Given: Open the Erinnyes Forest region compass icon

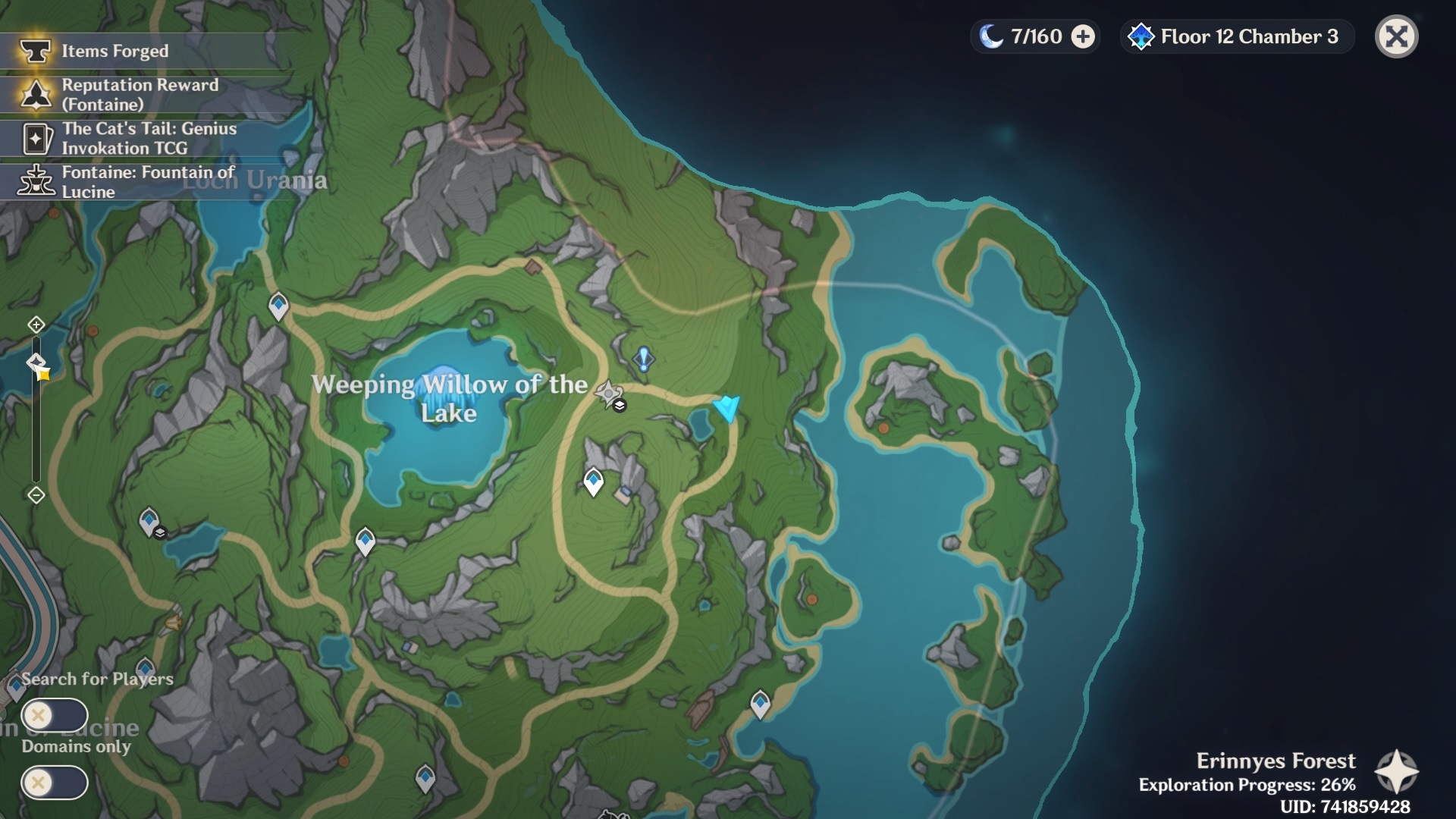Looking at the screenshot, I should (x=1396, y=772).
